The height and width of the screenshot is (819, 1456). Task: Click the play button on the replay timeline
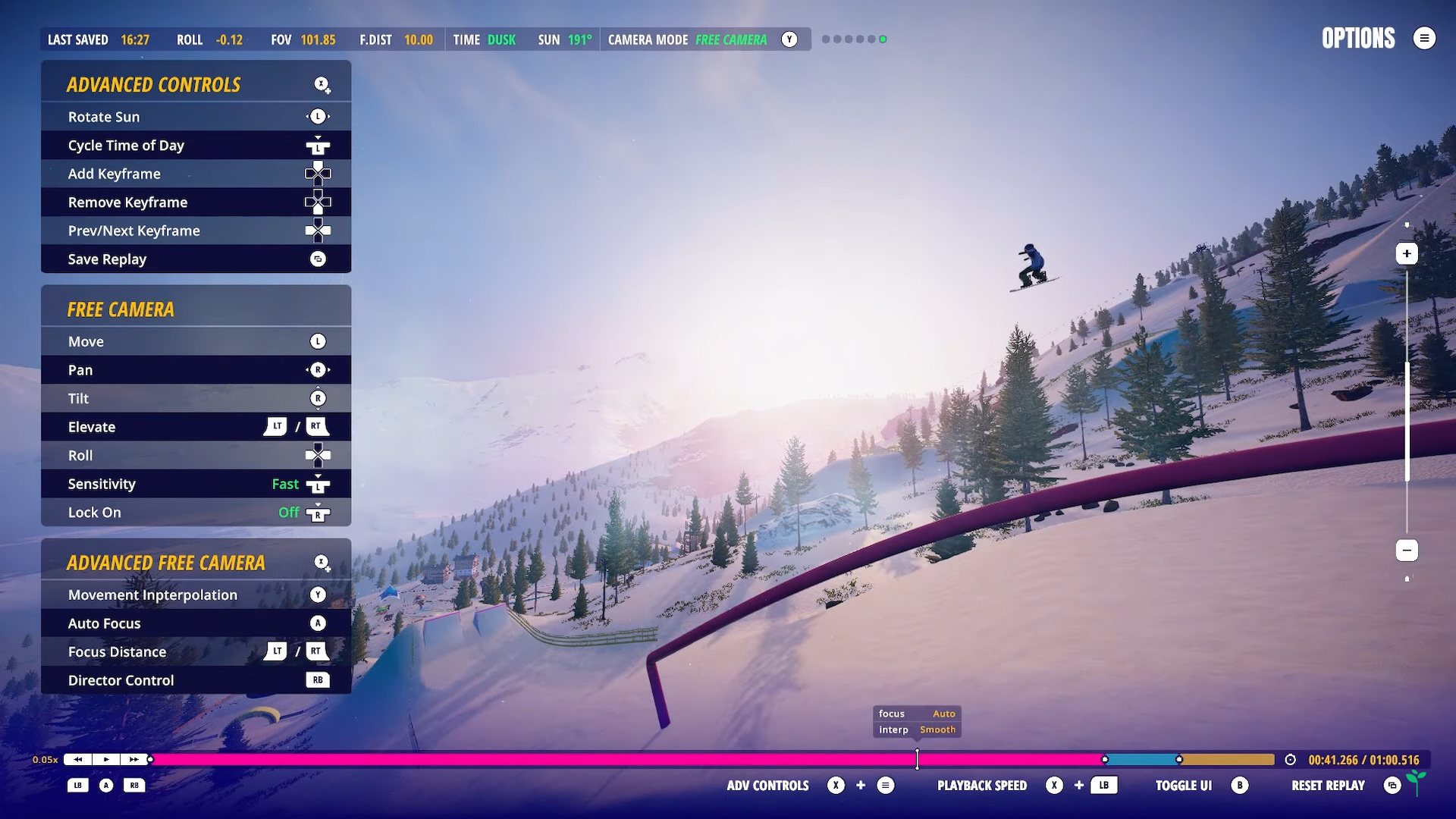[x=105, y=759]
